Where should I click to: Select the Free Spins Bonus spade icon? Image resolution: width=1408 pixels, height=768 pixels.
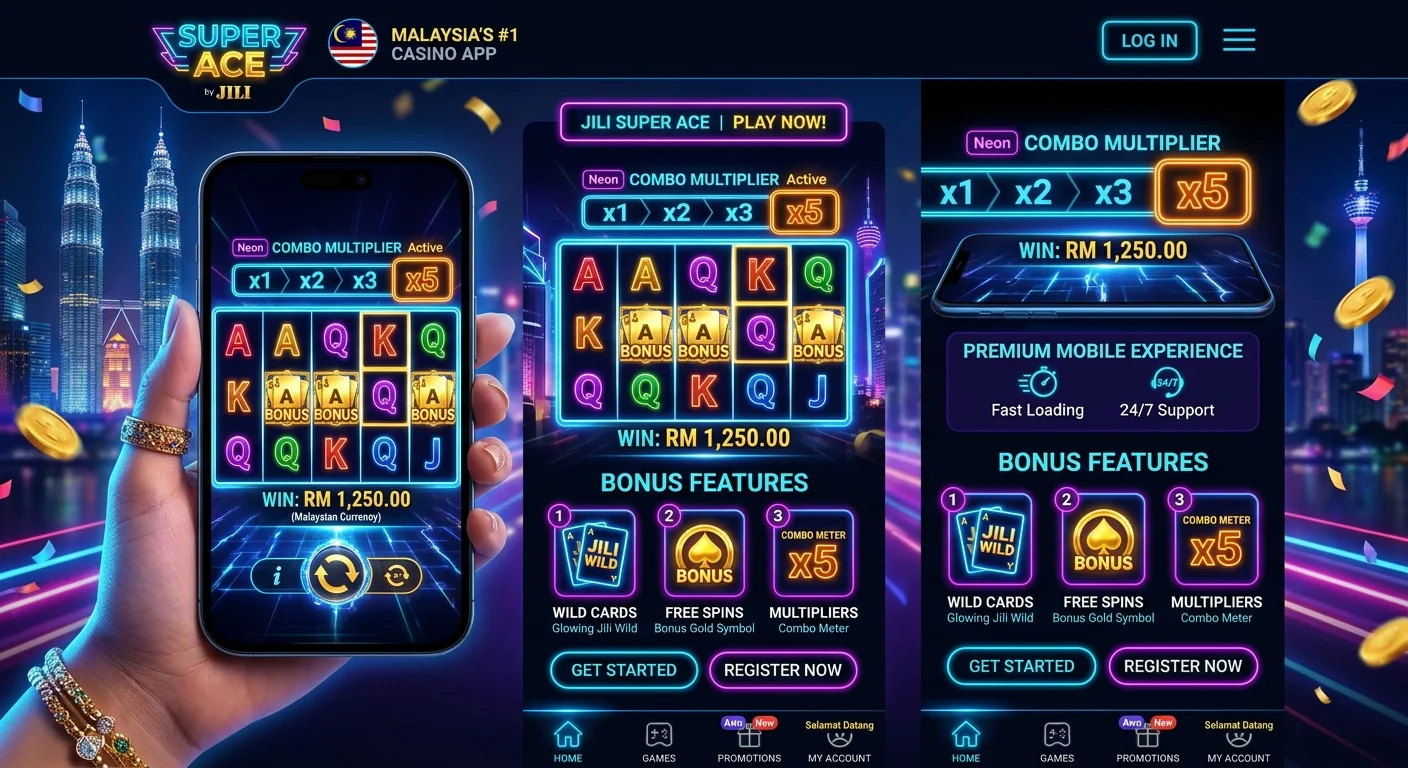[x=703, y=553]
